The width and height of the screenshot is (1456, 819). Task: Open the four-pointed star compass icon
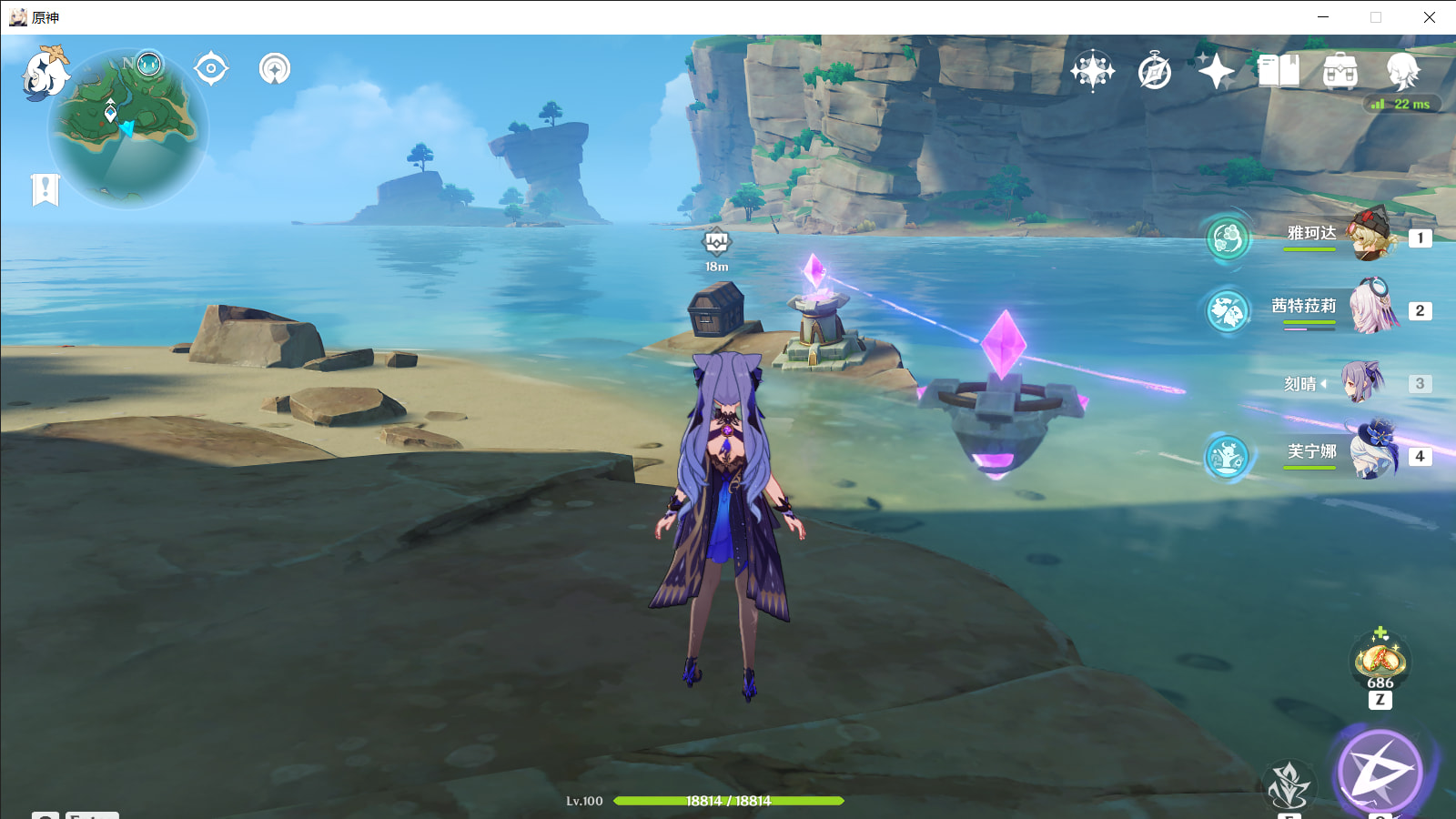pos(1092,71)
